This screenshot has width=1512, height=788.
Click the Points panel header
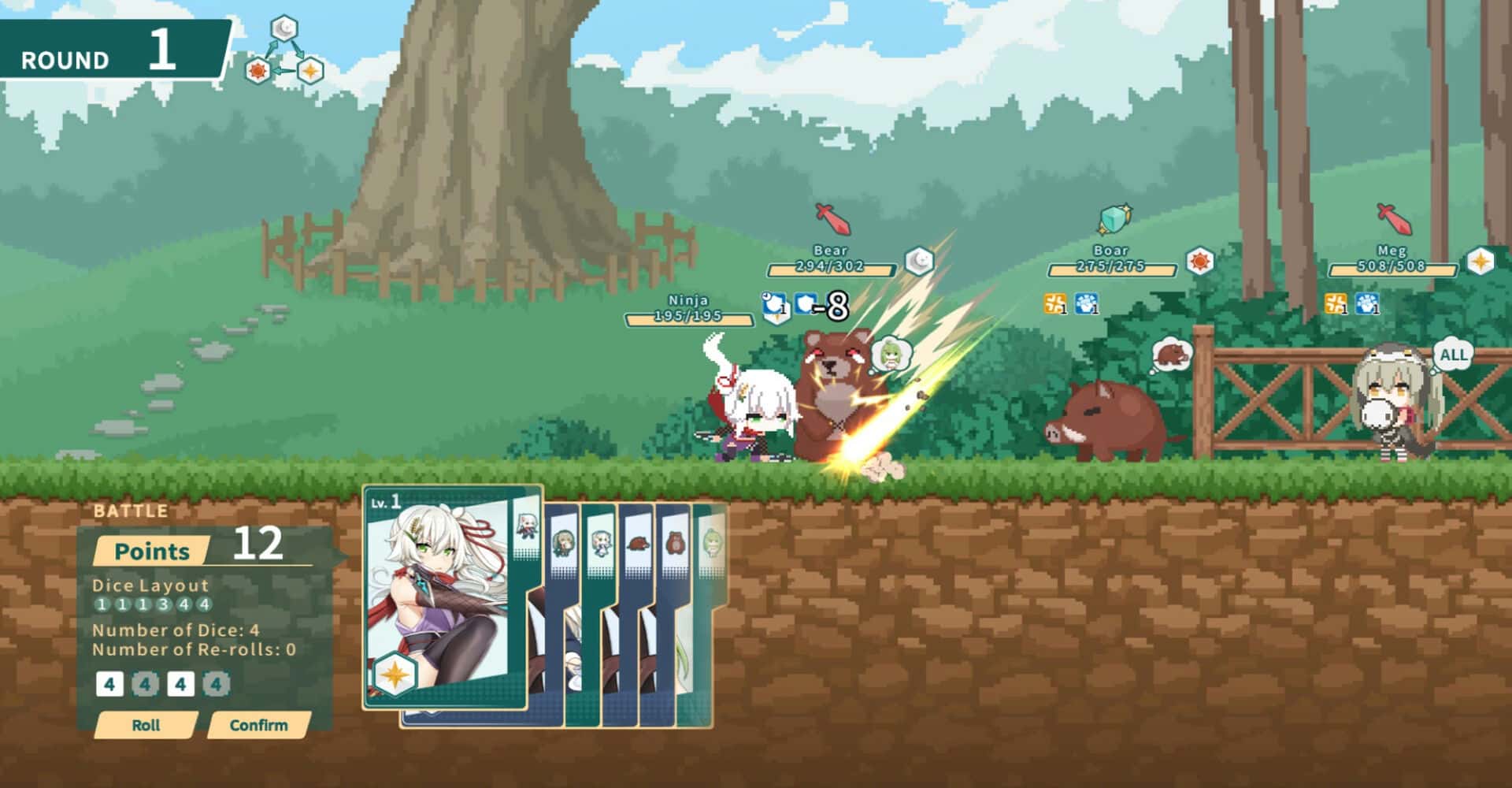click(x=152, y=551)
